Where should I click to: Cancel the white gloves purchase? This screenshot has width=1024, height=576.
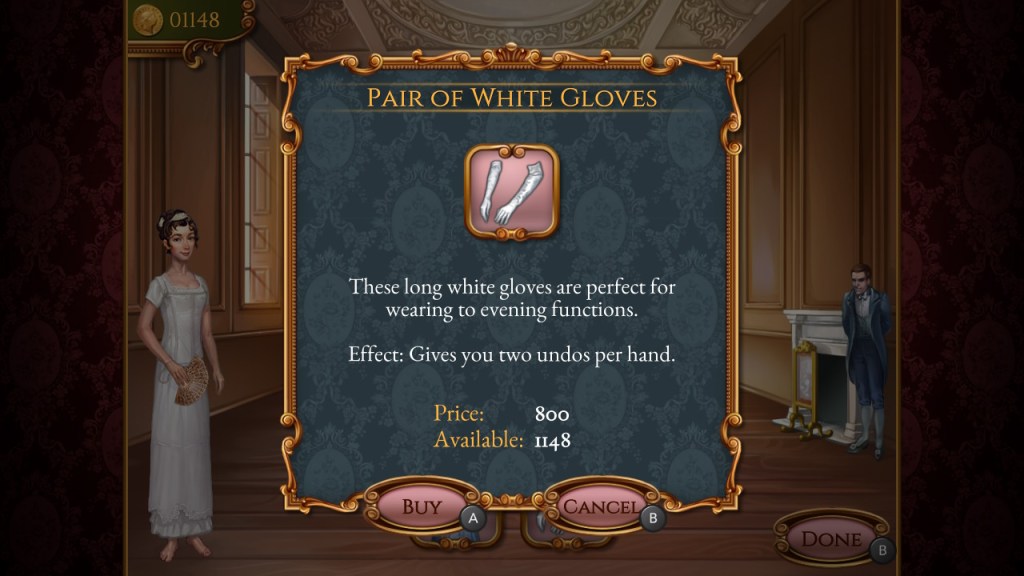(x=600, y=507)
